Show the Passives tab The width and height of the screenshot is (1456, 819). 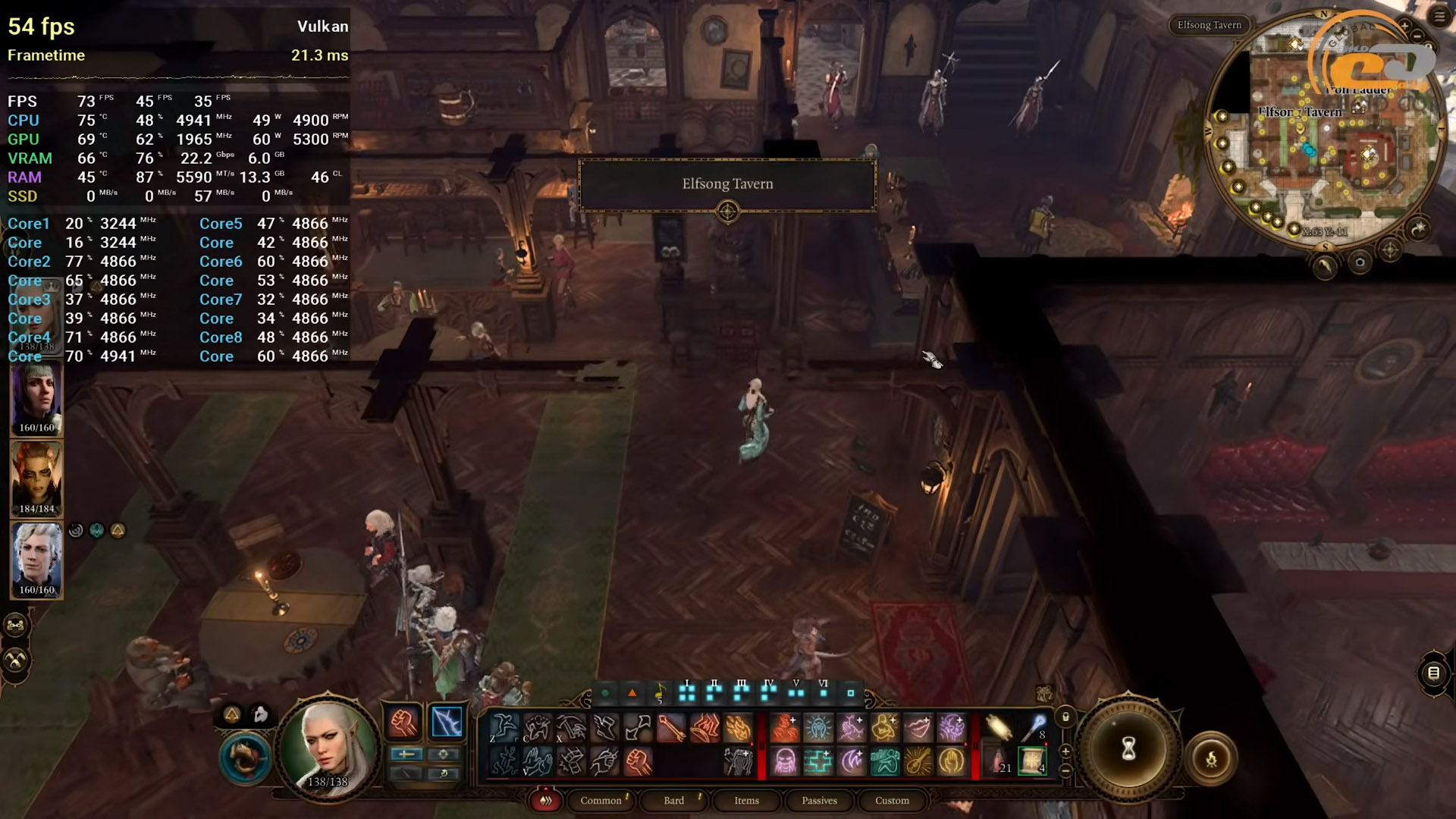(x=819, y=800)
